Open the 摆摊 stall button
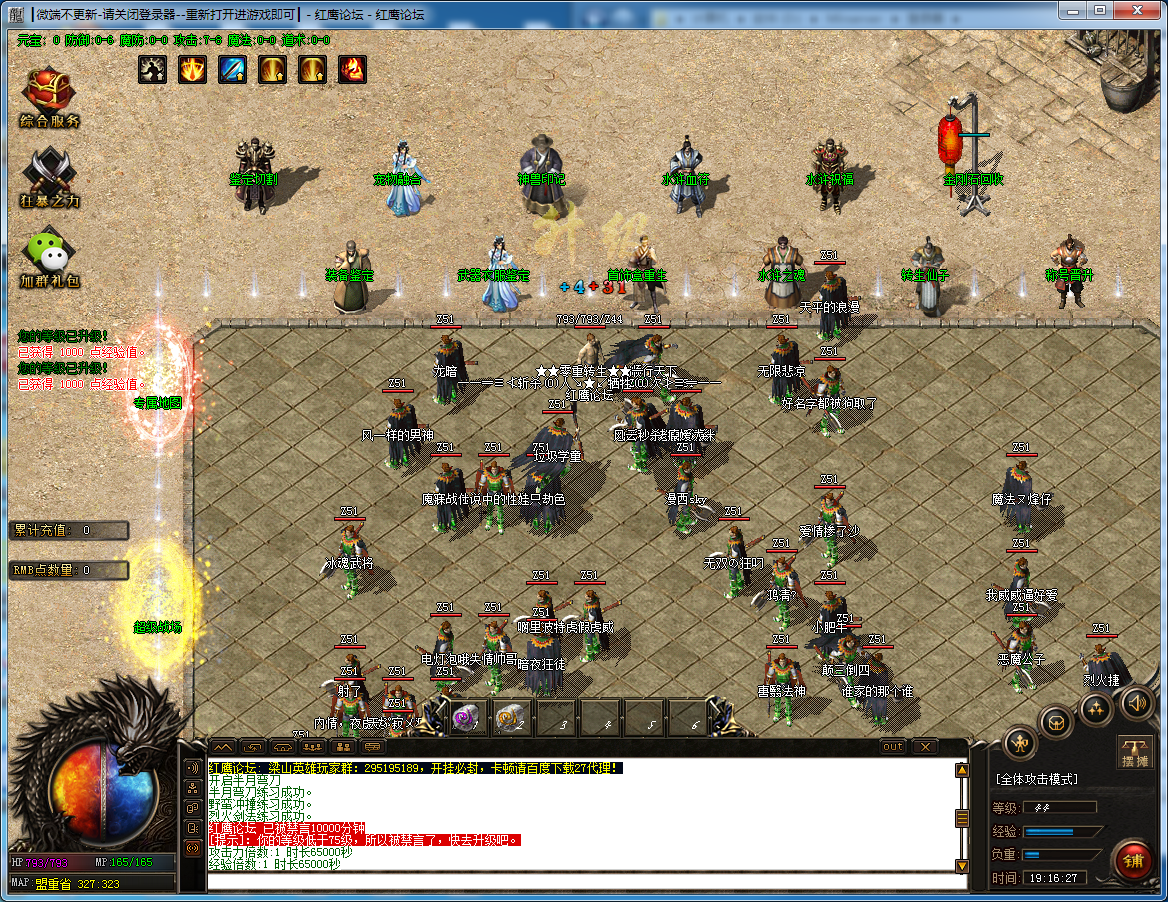Screen dimensions: 1168x902 coord(1136,752)
